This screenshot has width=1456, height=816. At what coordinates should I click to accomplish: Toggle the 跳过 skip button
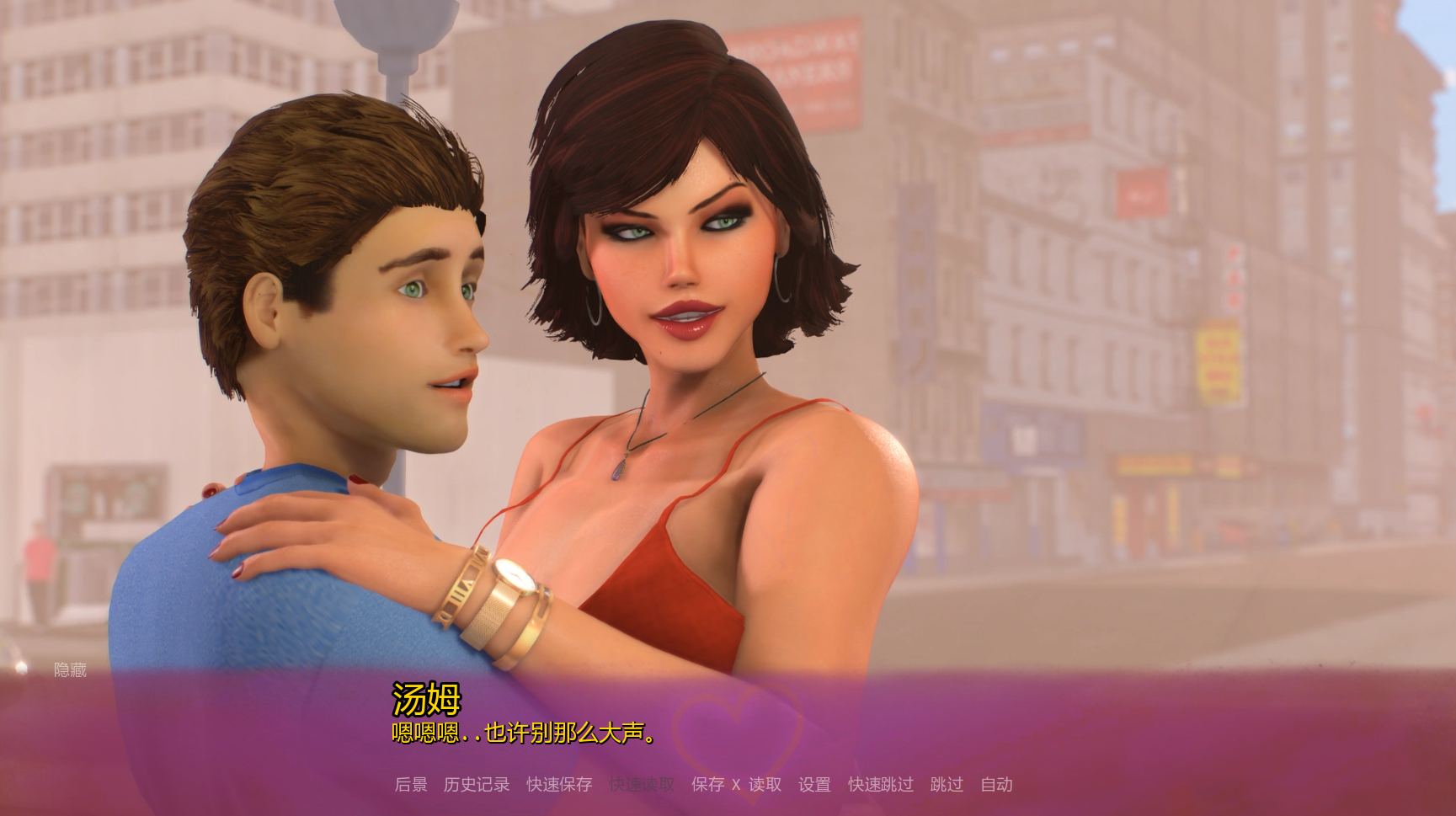pos(947,785)
